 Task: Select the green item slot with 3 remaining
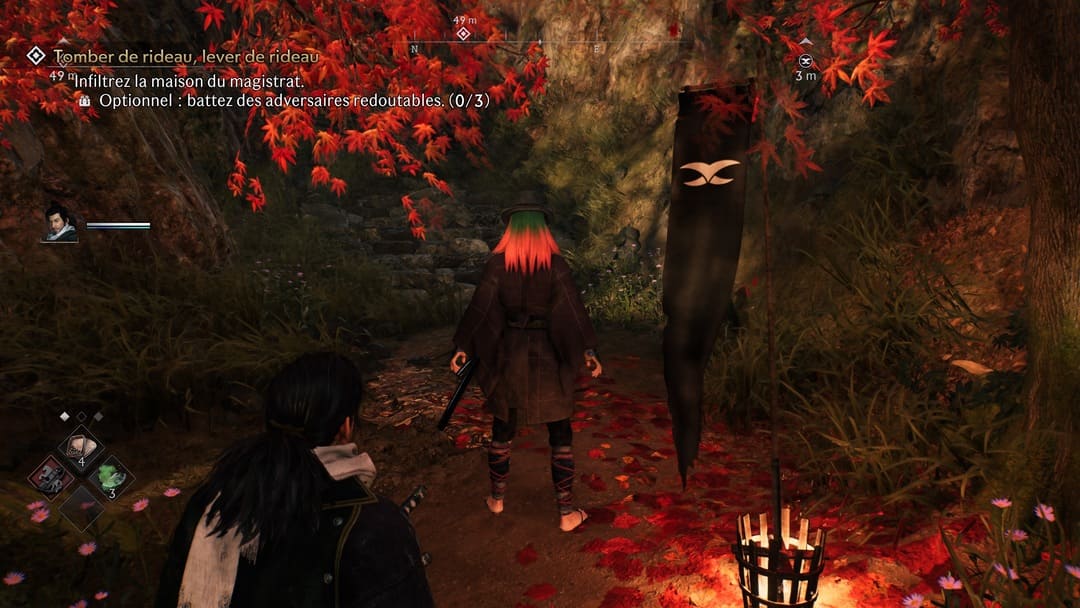[110, 476]
